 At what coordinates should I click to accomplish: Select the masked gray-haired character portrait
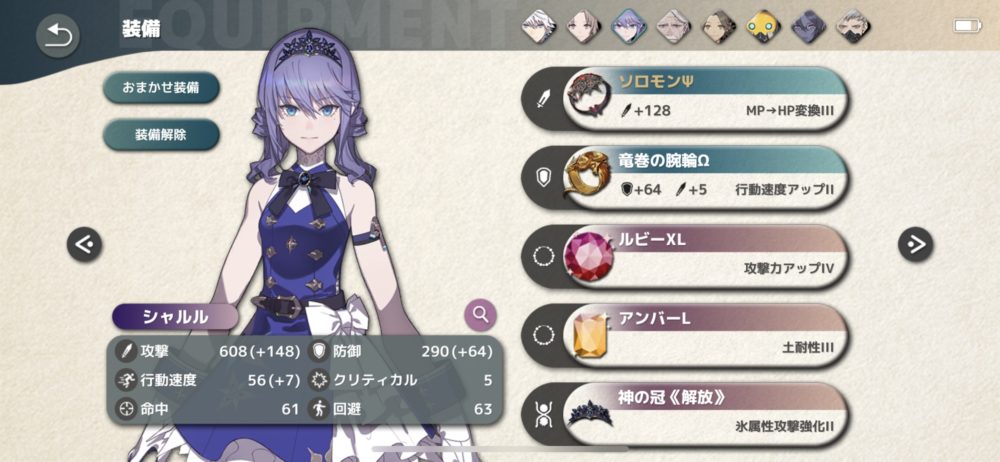coord(852,25)
